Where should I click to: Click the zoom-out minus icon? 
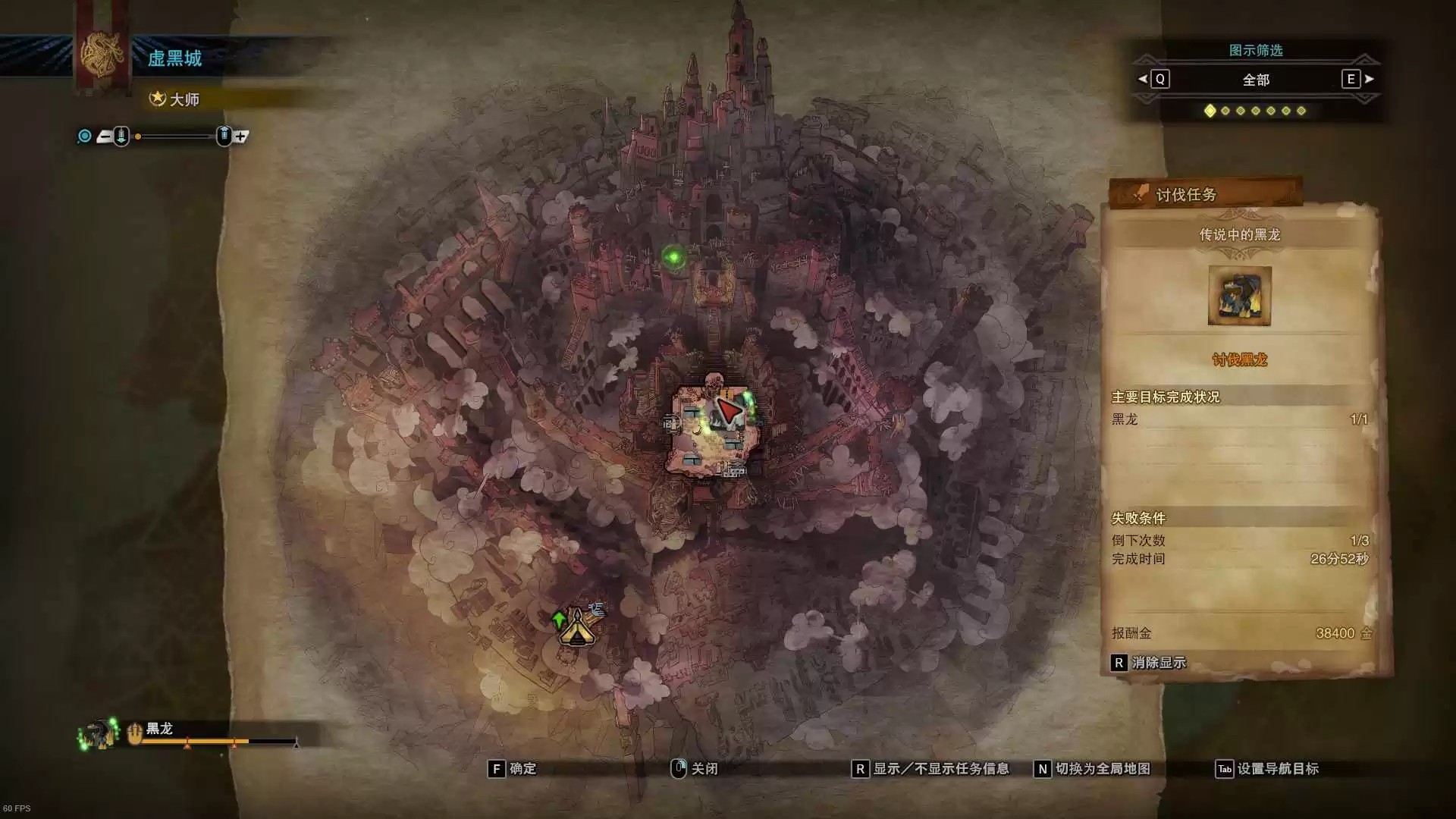point(105,136)
